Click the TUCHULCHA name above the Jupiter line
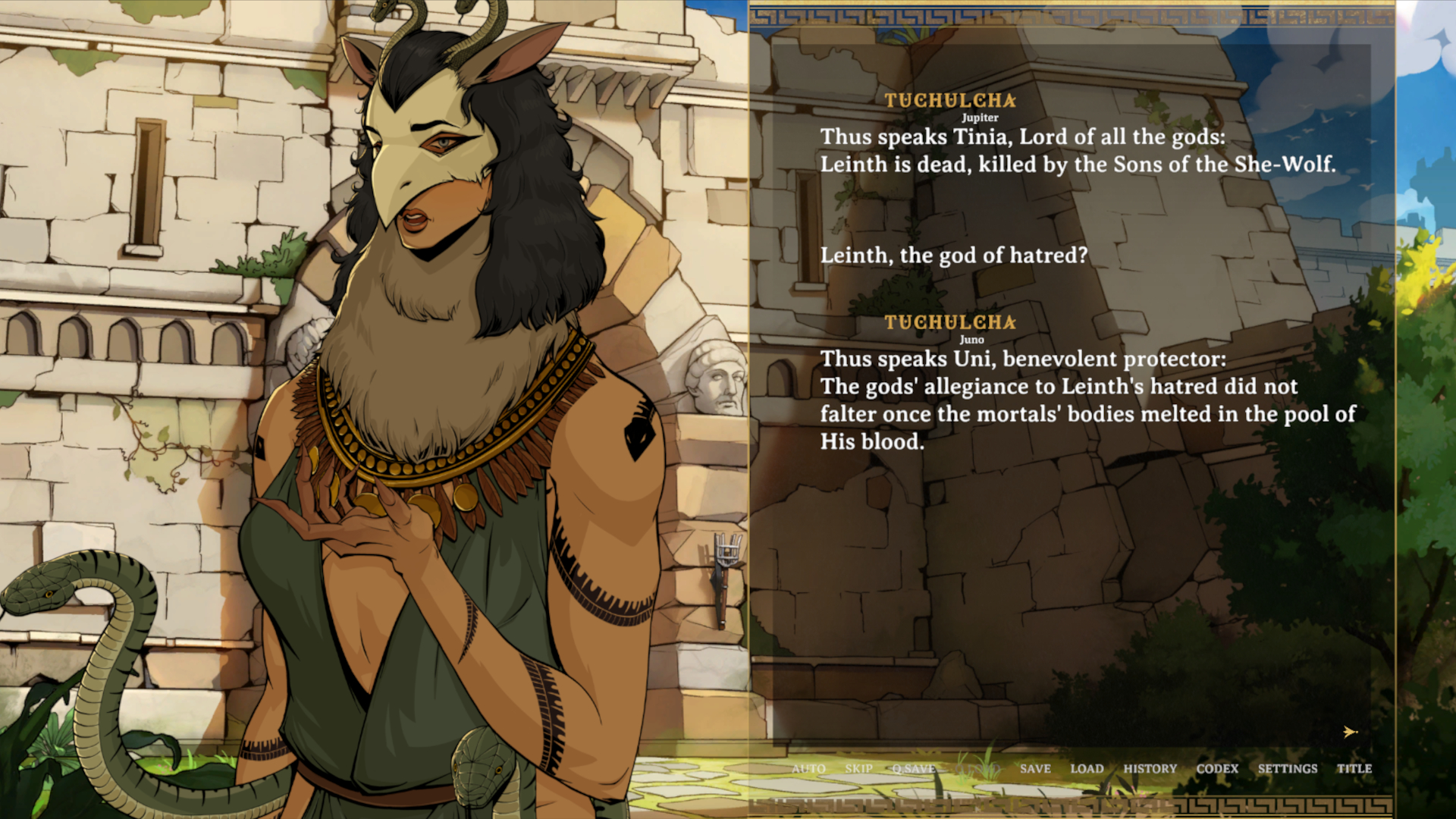 (950, 101)
